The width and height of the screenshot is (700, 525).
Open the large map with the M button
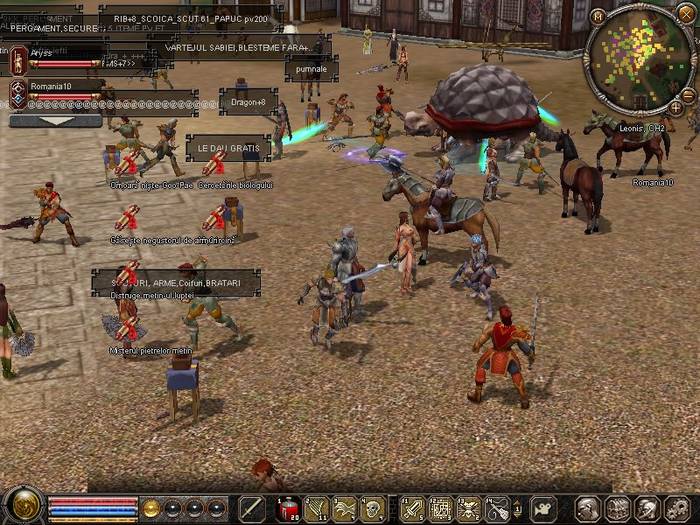point(597,16)
